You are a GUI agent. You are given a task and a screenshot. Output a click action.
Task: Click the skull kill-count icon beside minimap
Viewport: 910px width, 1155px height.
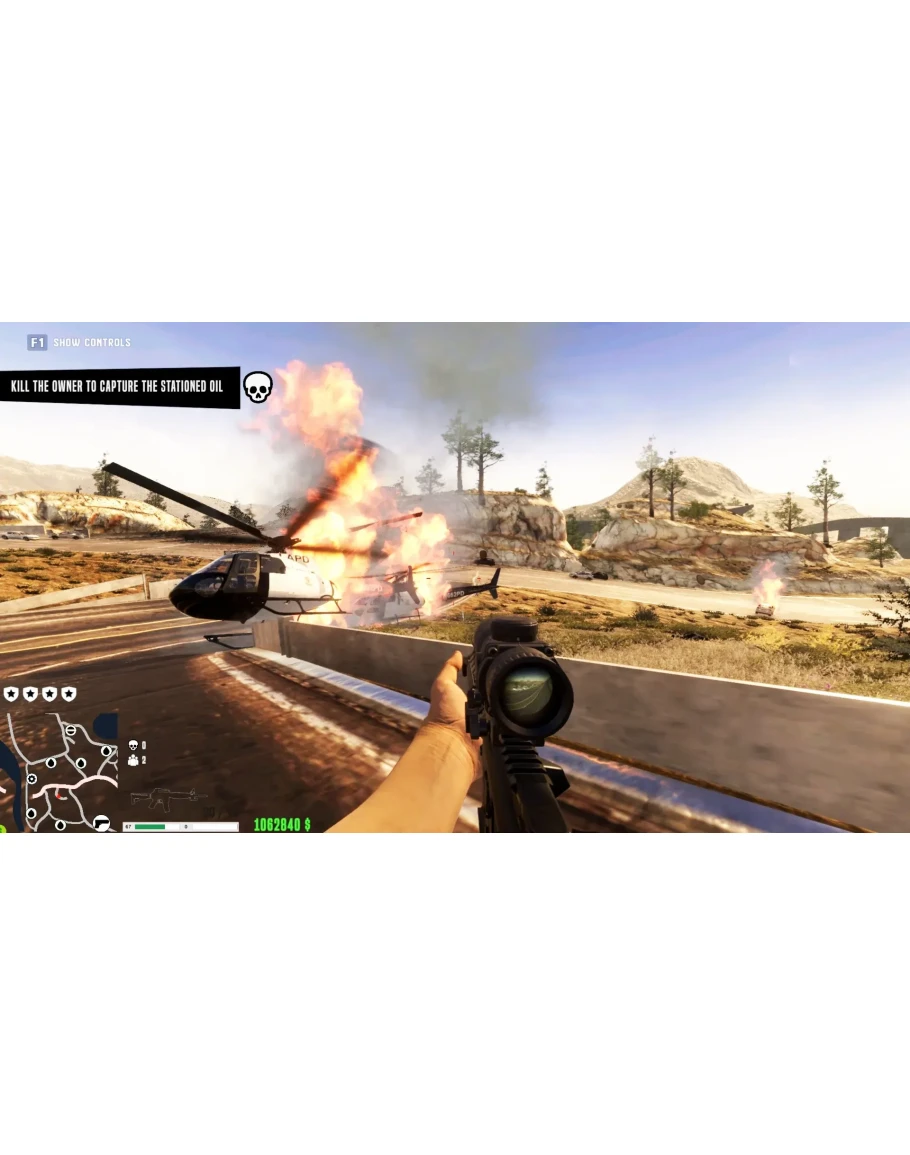tap(133, 745)
